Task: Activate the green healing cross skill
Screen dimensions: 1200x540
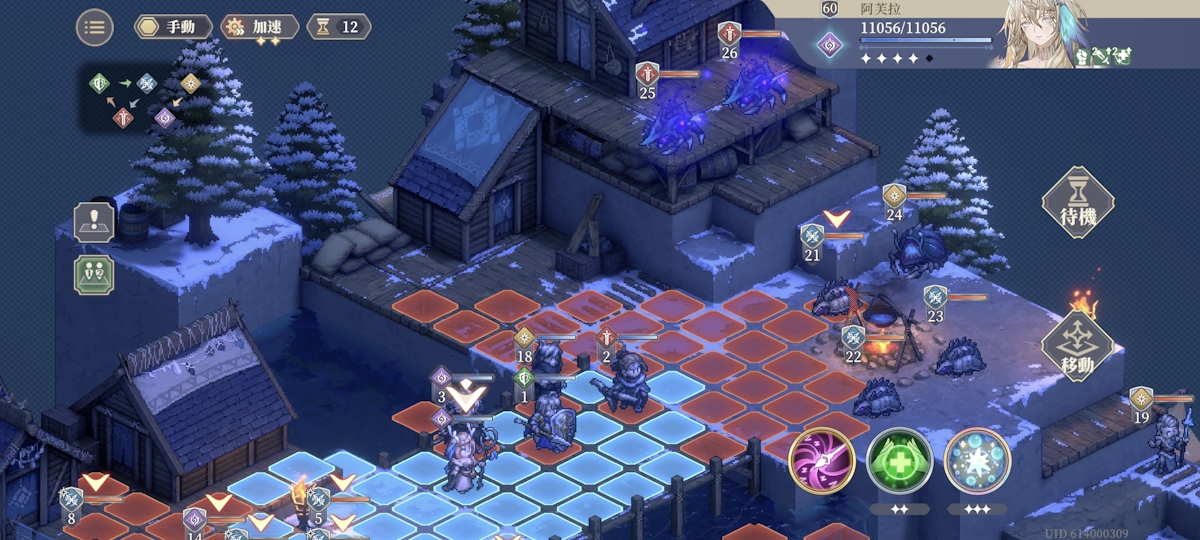Action: [x=899, y=461]
